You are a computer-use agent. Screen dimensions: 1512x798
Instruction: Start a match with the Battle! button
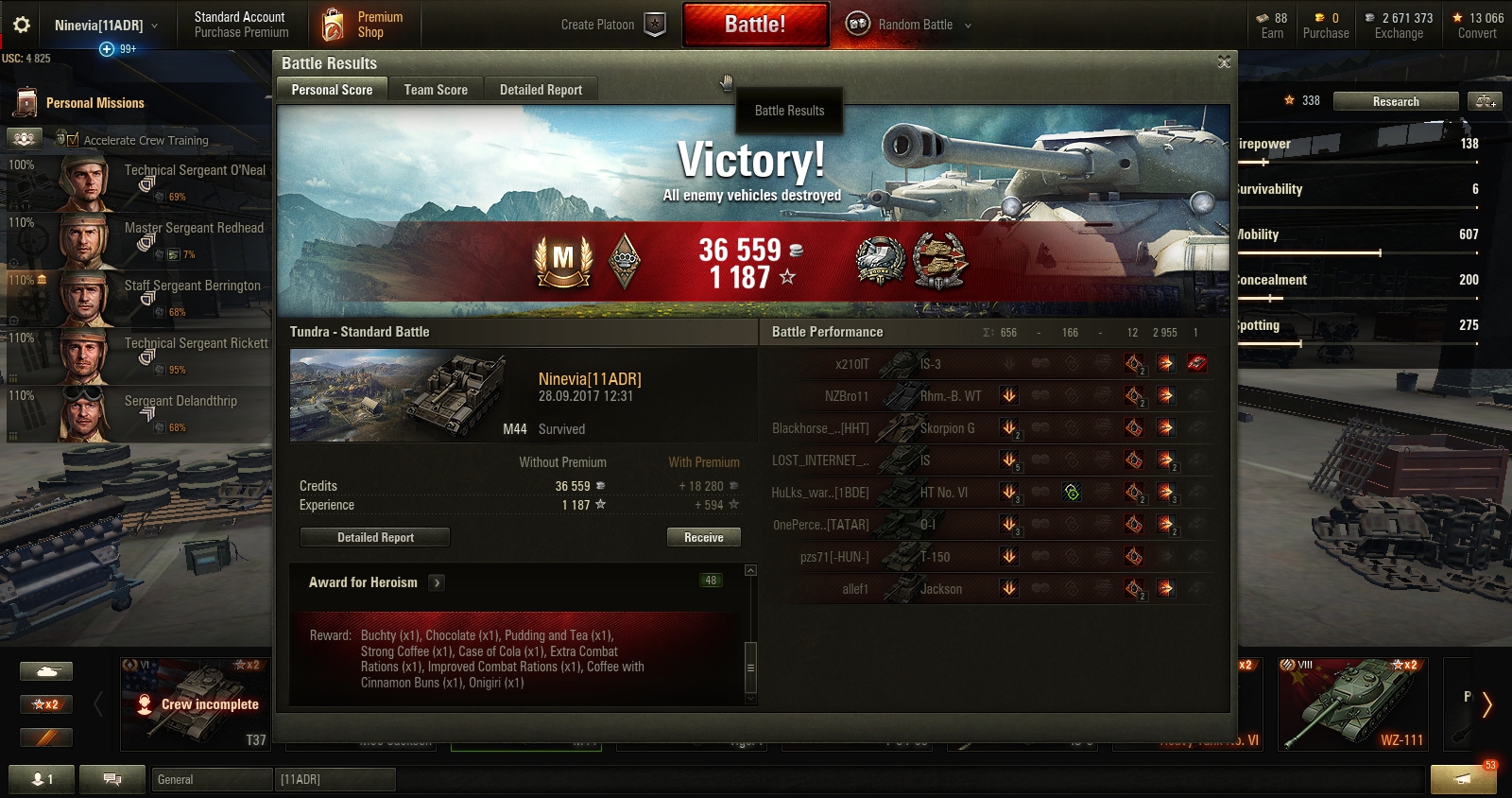755,25
